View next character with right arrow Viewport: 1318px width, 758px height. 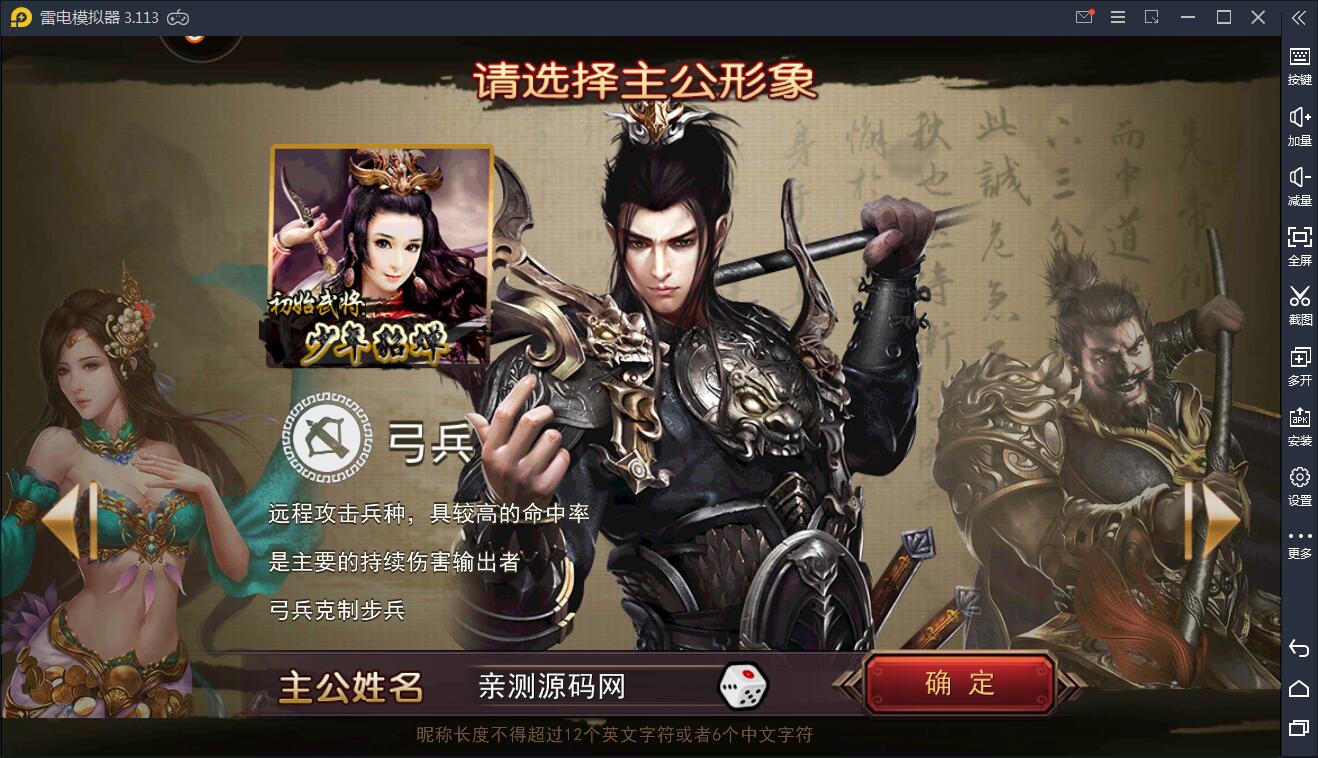tap(1212, 519)
